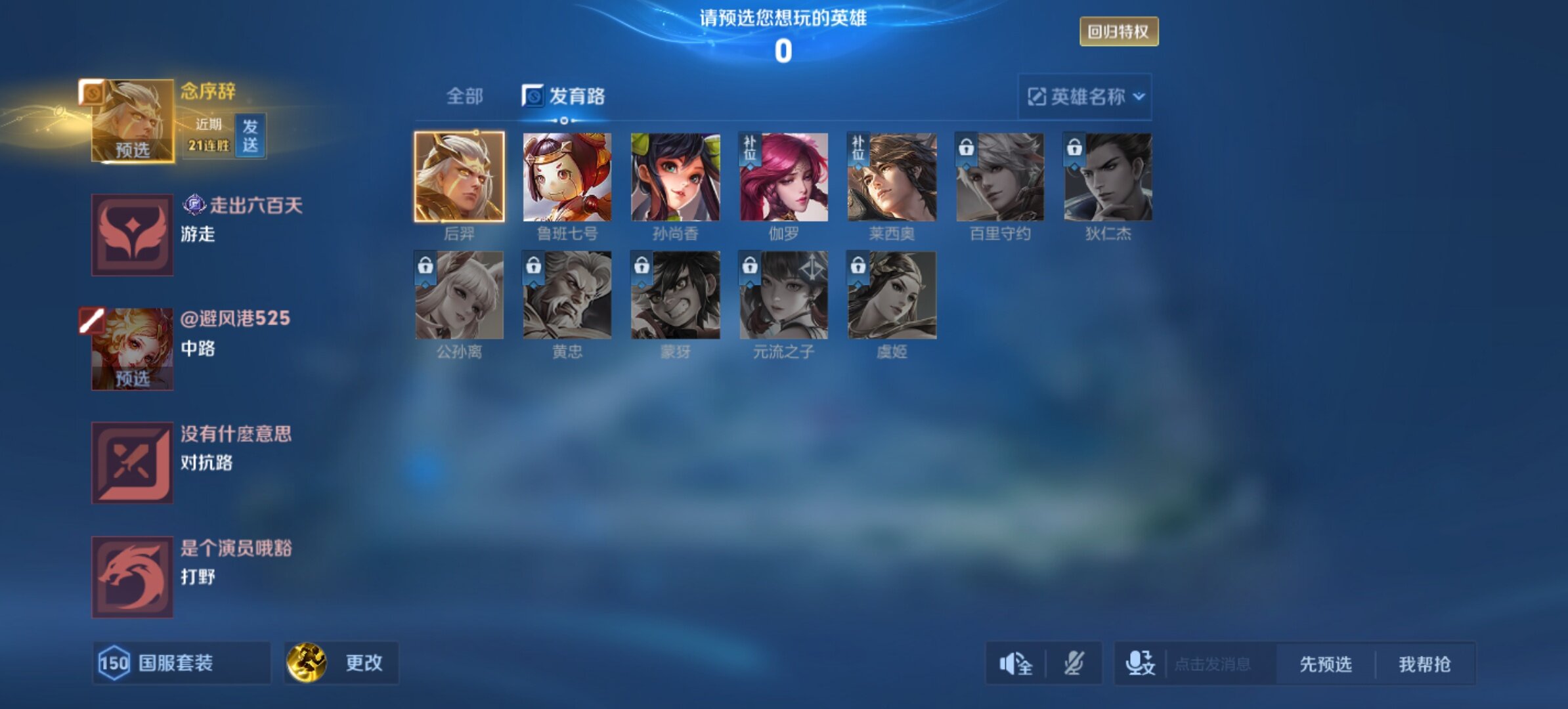This screenshot has width=1568, height=709.
Task: Choose hero 后羿 portrait
Action: [x=459, y=177]
